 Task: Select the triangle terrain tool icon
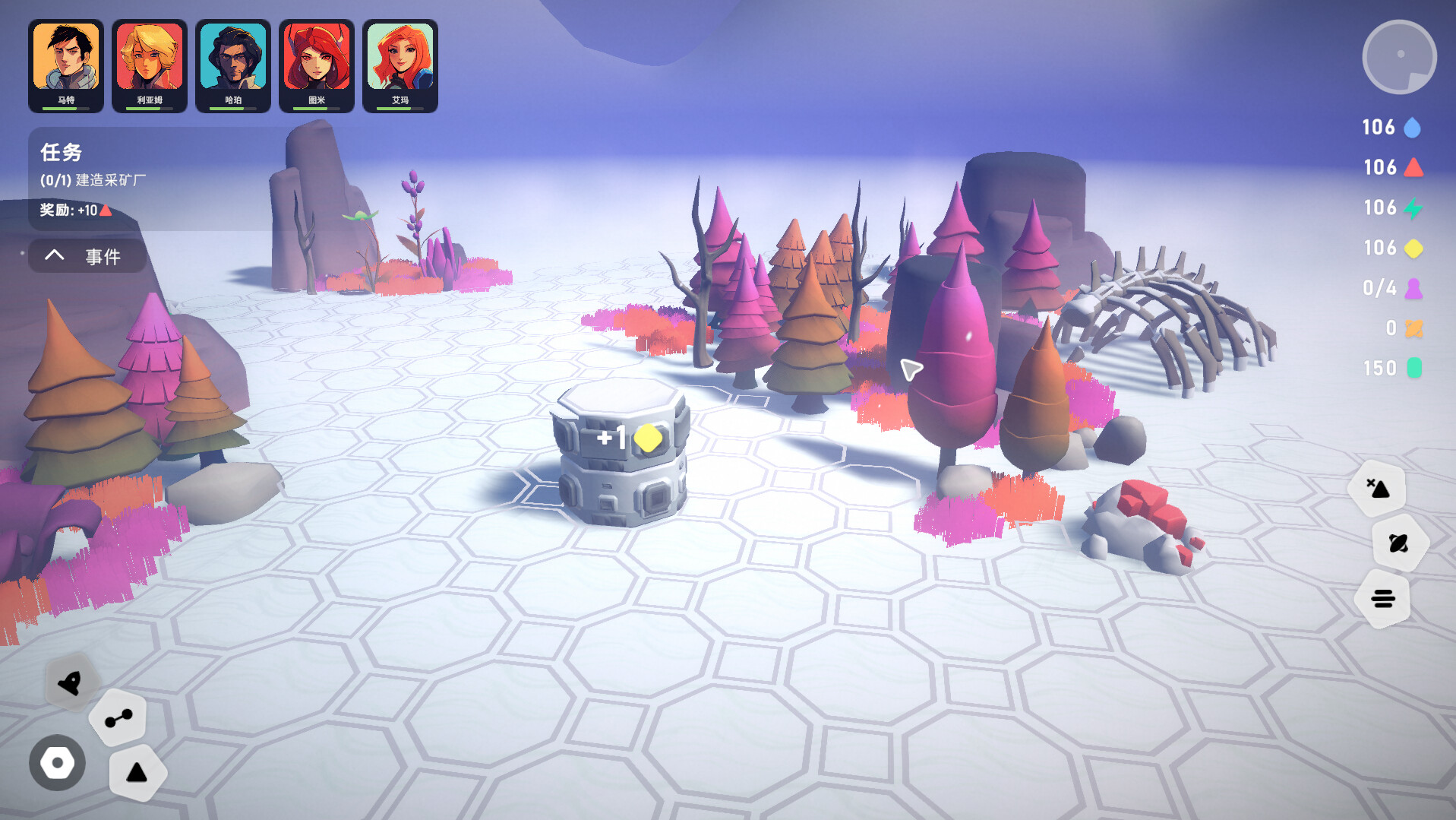point(137,772)
